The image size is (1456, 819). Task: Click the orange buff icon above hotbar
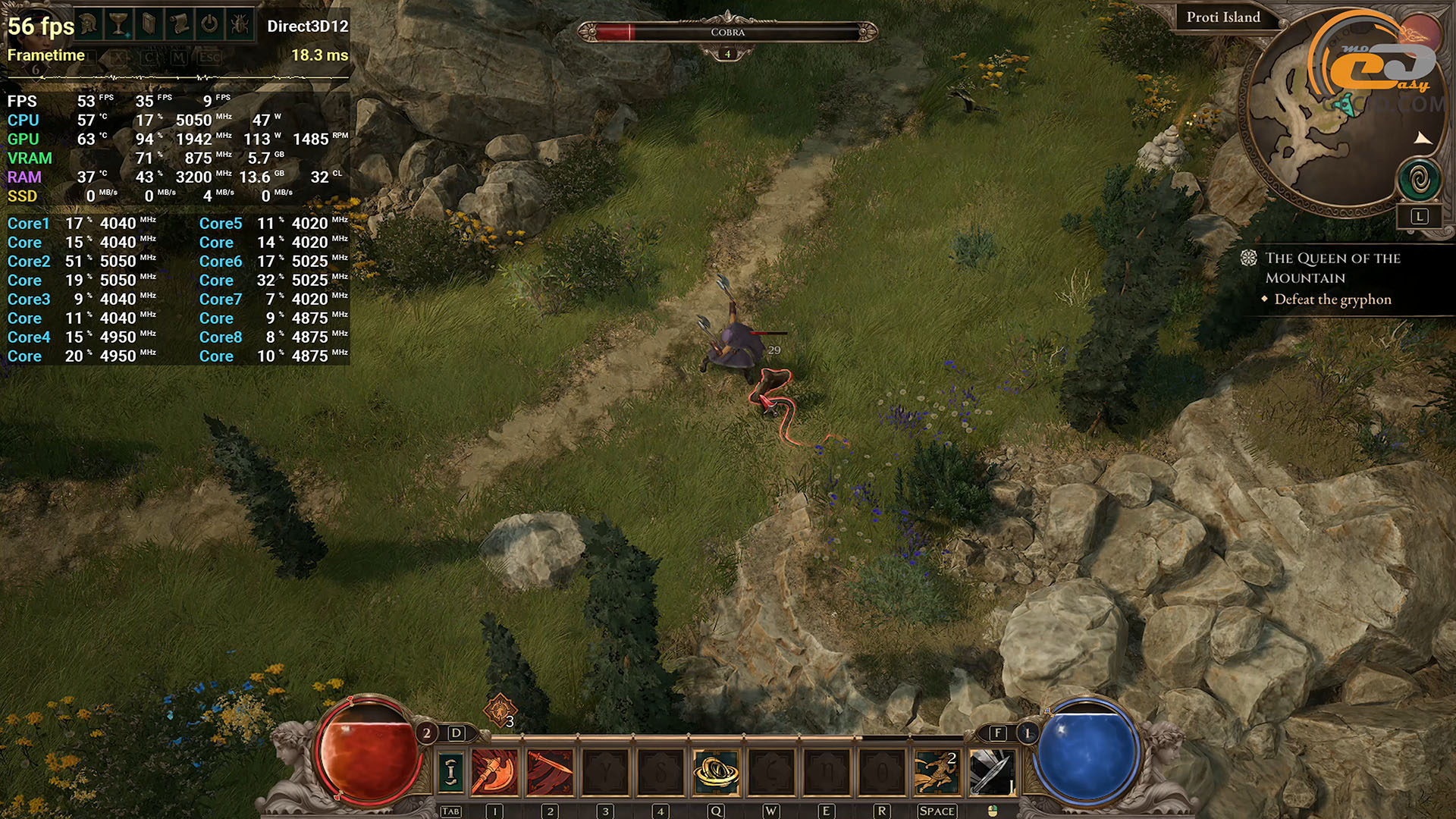click(x=500, y=711)
